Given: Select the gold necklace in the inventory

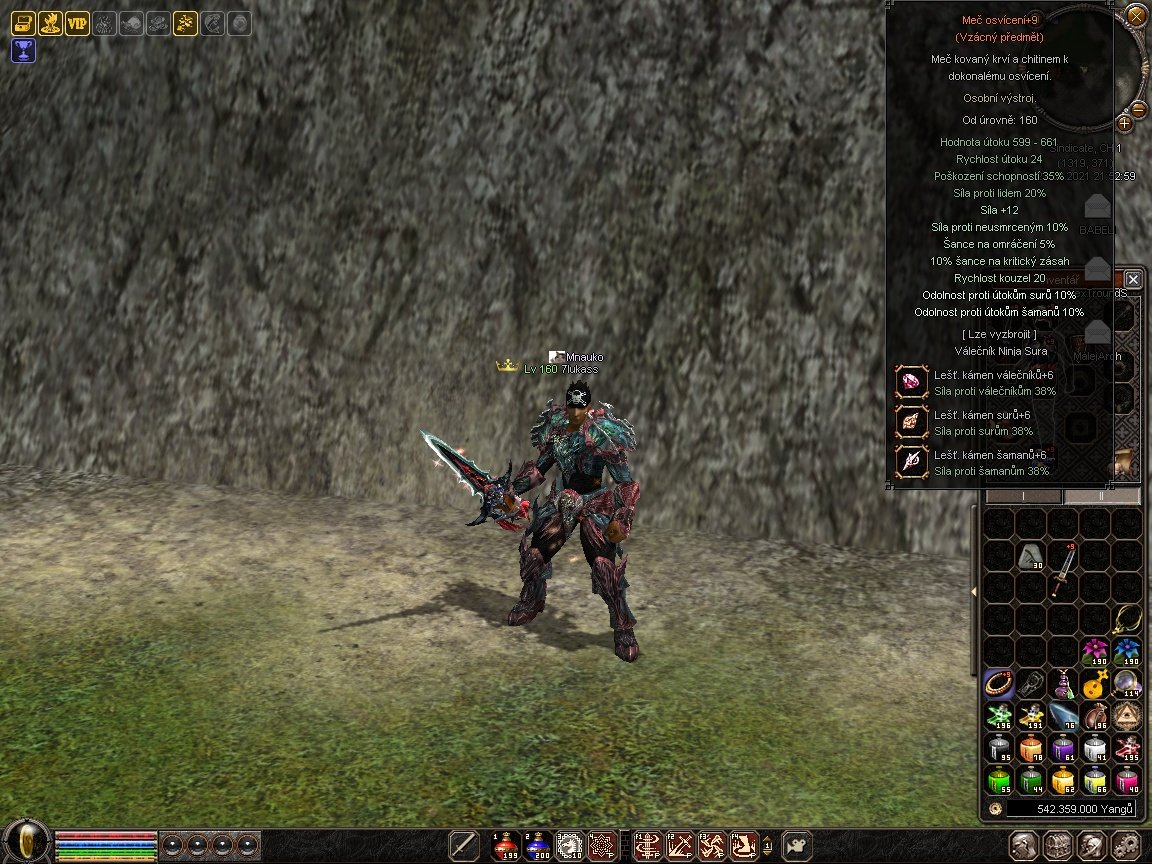Looking at the screenshot, I should (1127, 618).
